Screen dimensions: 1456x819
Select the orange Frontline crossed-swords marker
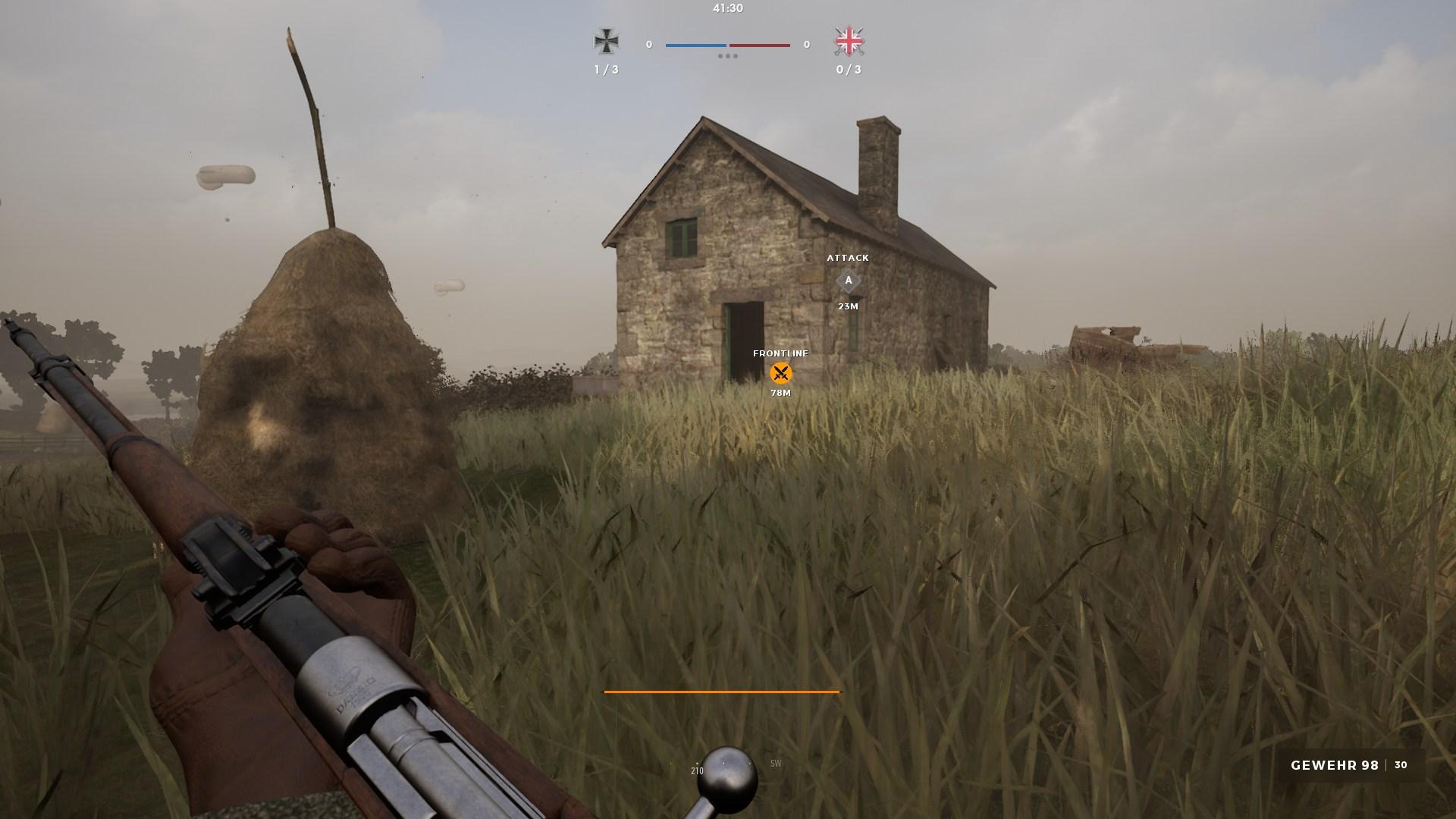point(780,373)
